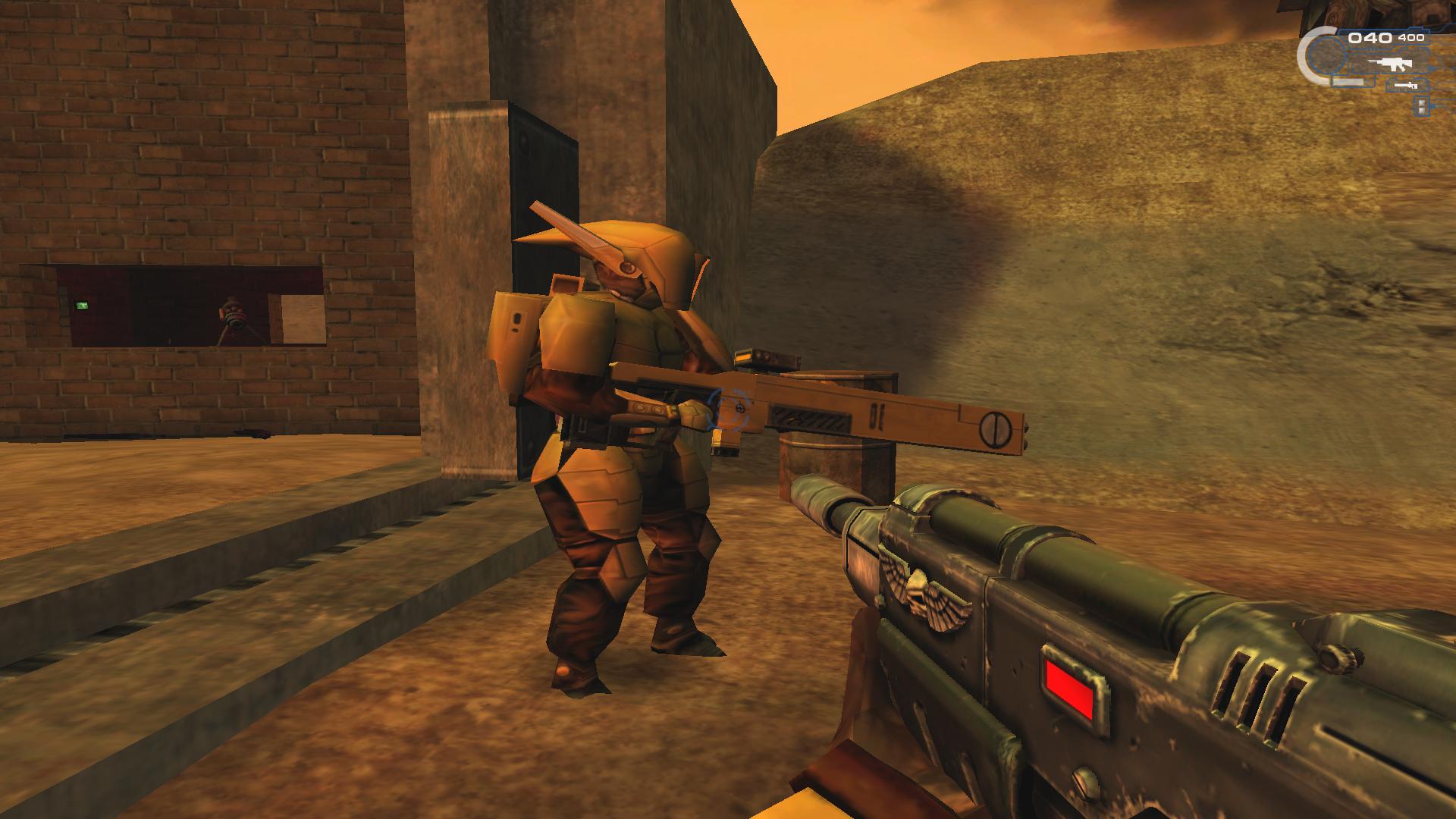Click the secondary sniper weapon icon

[x=1403, y=84]
